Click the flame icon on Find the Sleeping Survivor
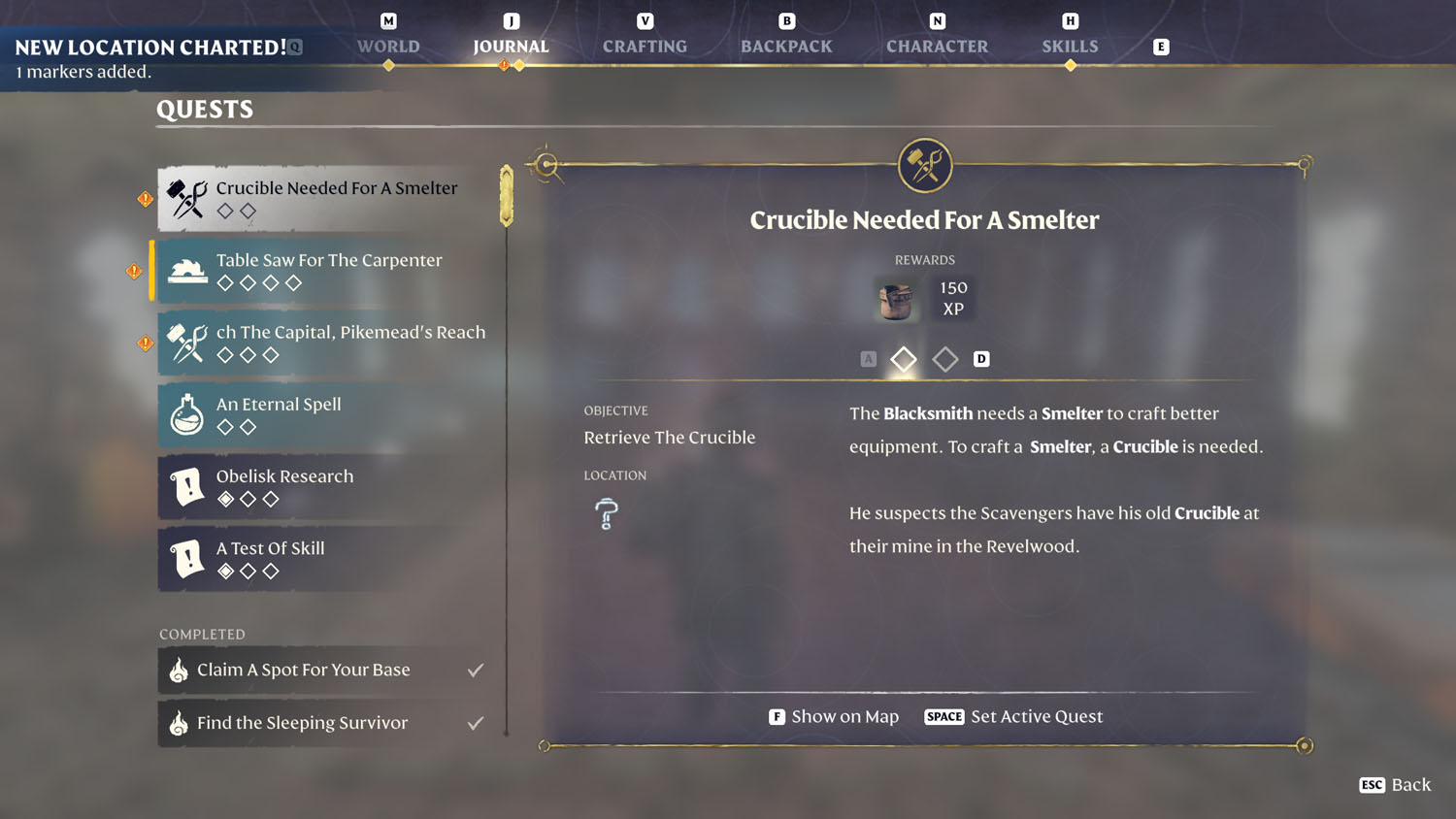The width and height of the screenshot is (1456, 819). coord(181,723)
